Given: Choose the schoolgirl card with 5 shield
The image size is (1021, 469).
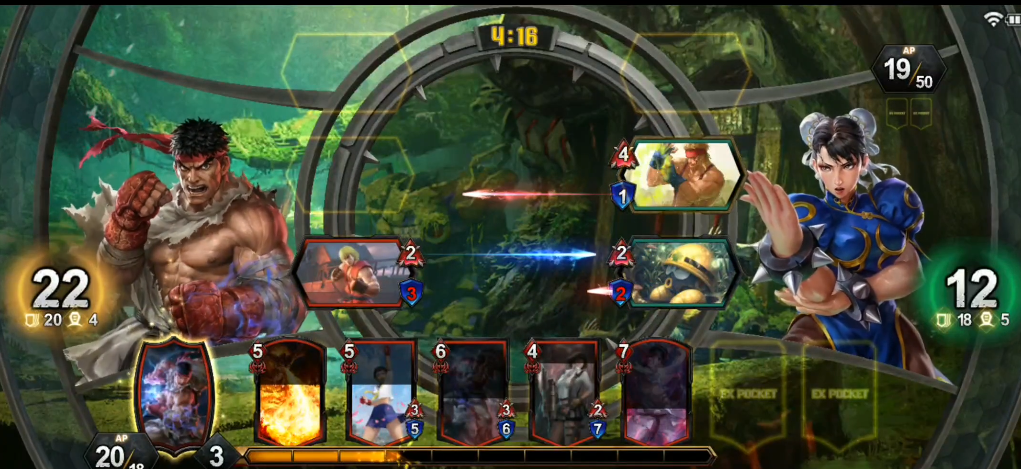Looking at the screenshot, I should point(381,394).
